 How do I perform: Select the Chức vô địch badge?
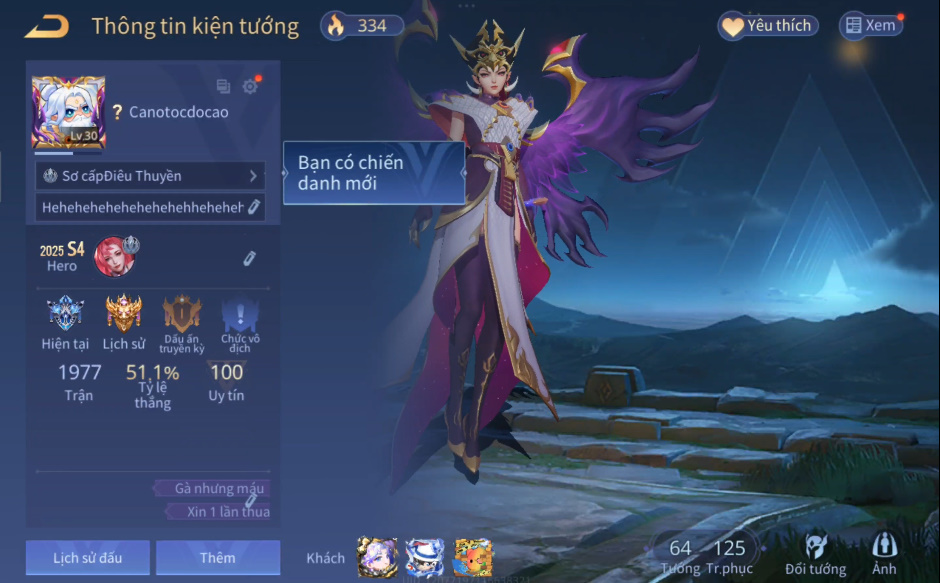pos(239,315)
